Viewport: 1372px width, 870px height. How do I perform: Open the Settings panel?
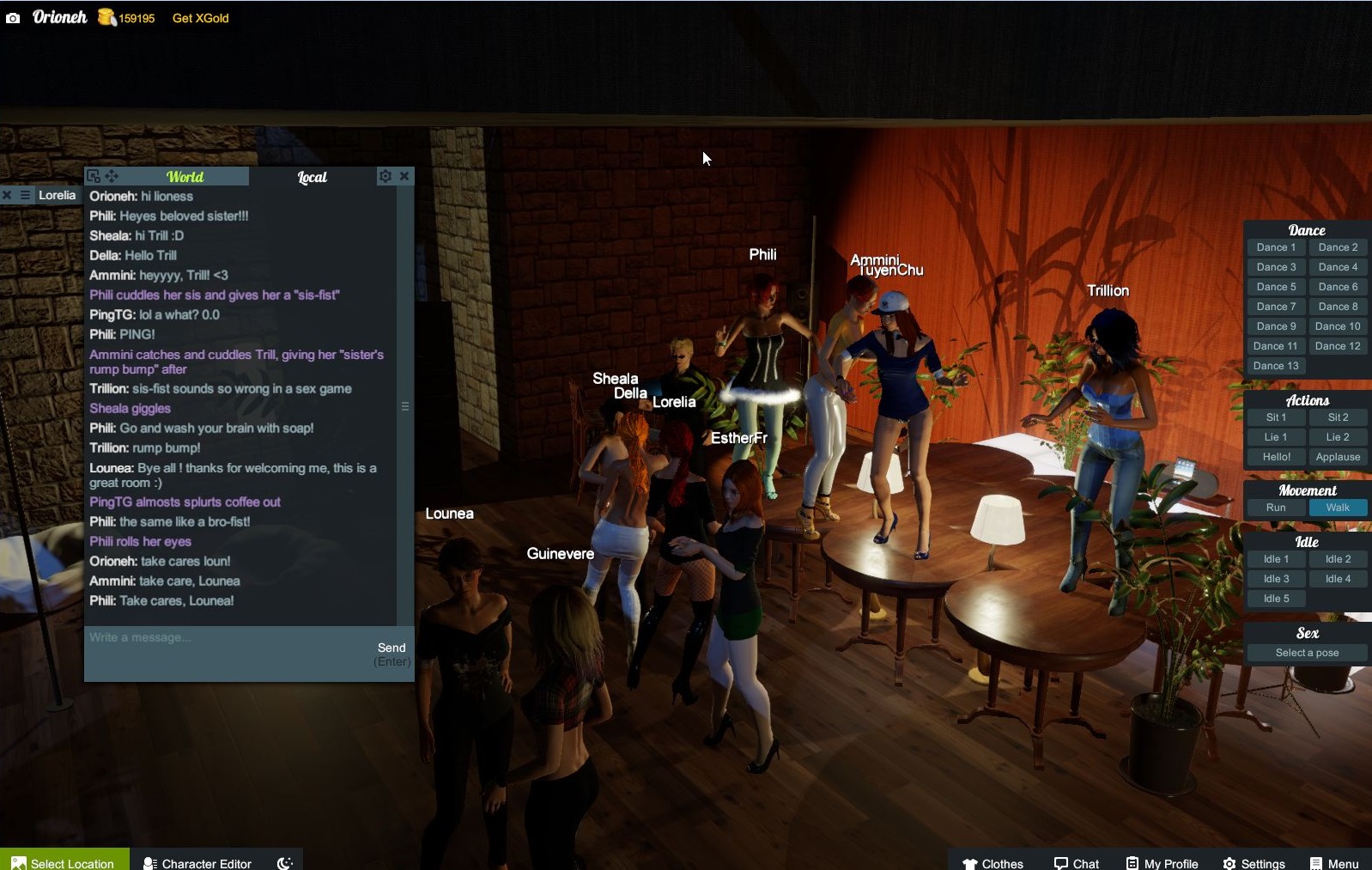[1254, 862]
